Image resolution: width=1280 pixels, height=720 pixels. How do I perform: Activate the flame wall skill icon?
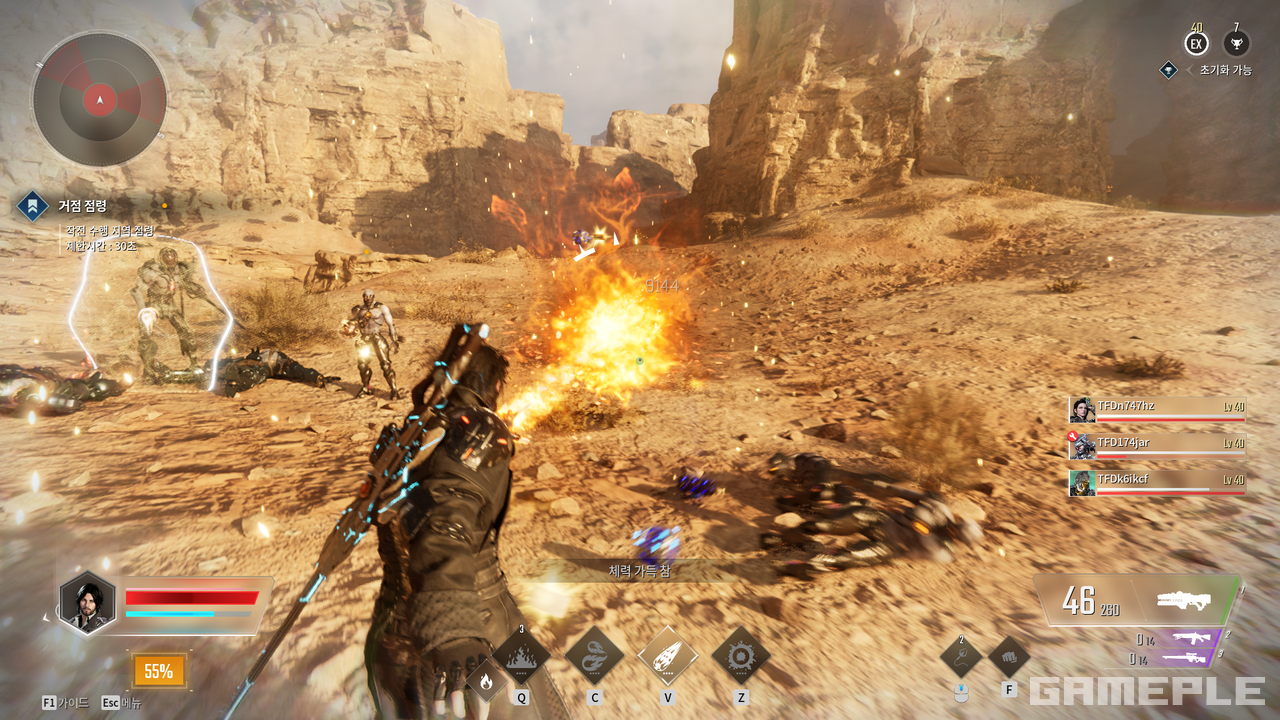tap(521, 657)
